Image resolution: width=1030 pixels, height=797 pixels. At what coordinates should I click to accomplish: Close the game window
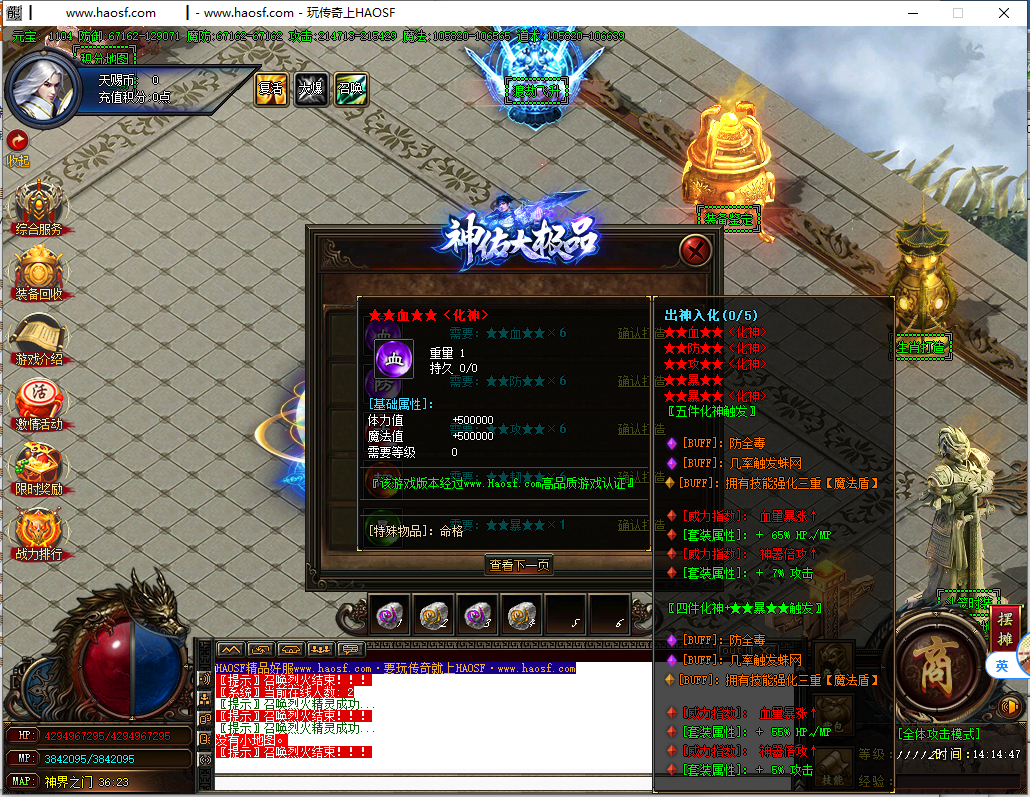click(1004, 13)
